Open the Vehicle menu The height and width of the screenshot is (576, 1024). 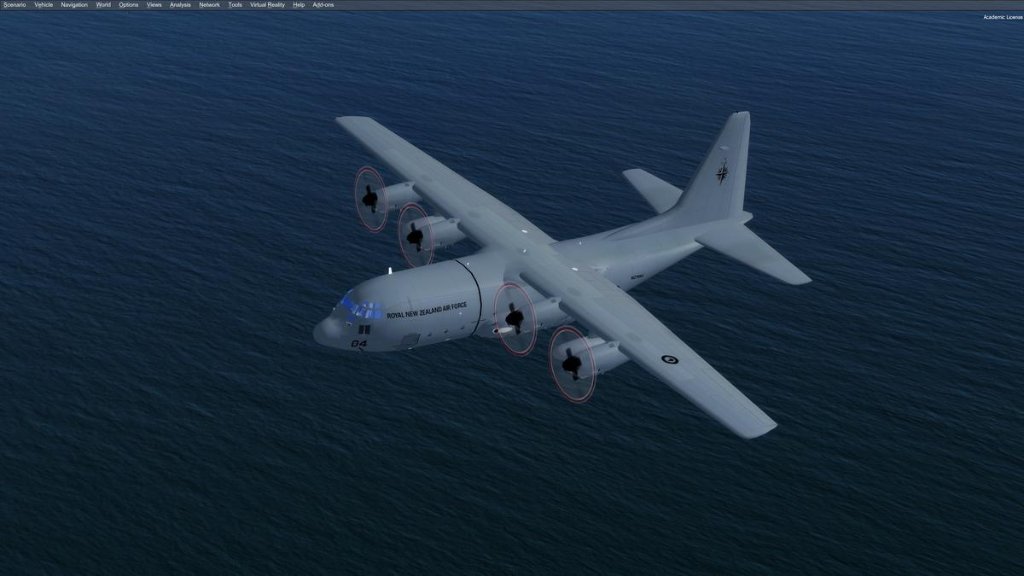[x=43, y=5]
